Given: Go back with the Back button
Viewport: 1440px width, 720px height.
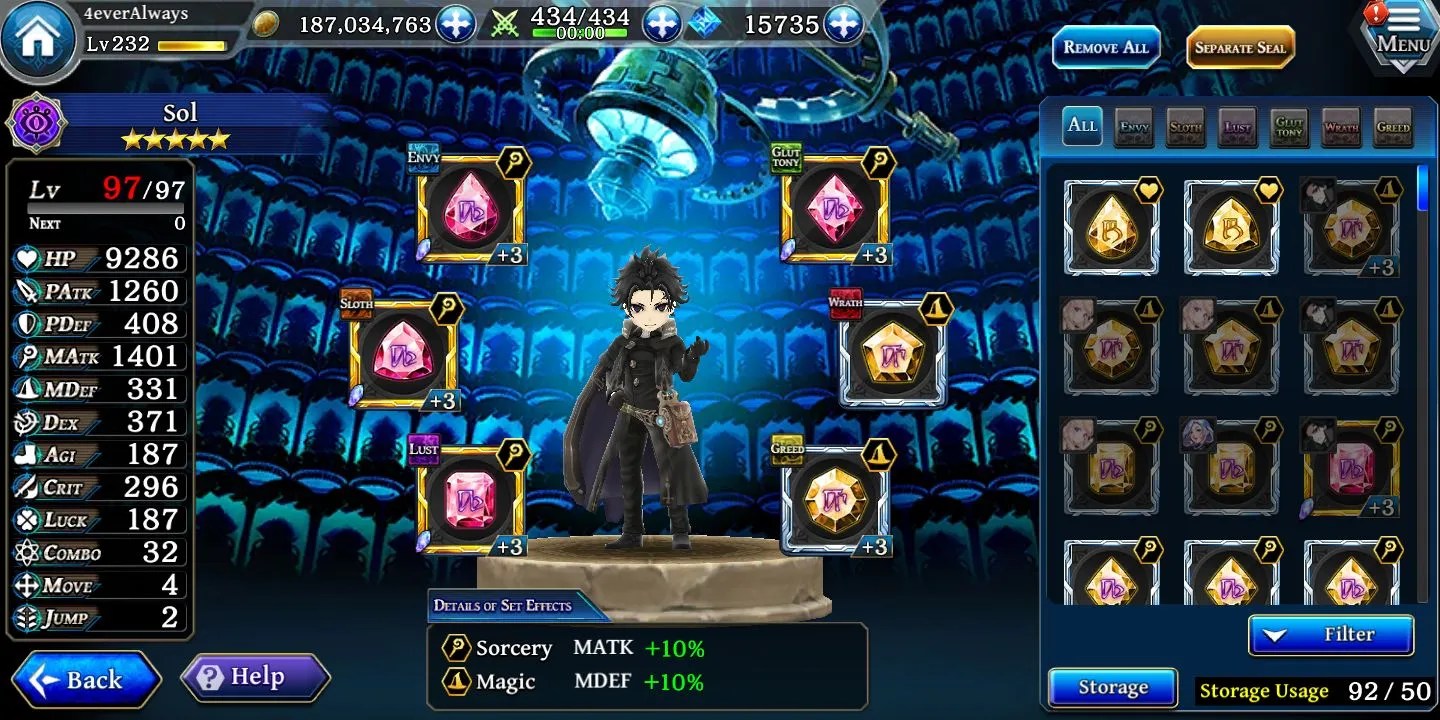Looking at the screenshot, I should [87, 680].
